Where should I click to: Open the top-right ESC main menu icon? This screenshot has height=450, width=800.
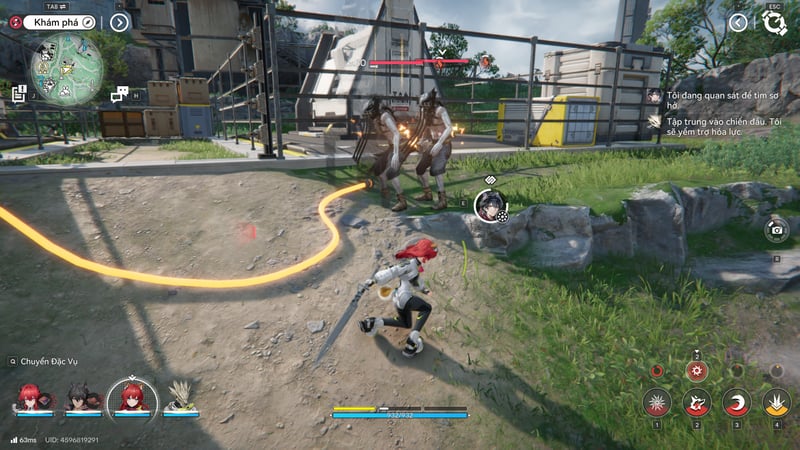774,22
